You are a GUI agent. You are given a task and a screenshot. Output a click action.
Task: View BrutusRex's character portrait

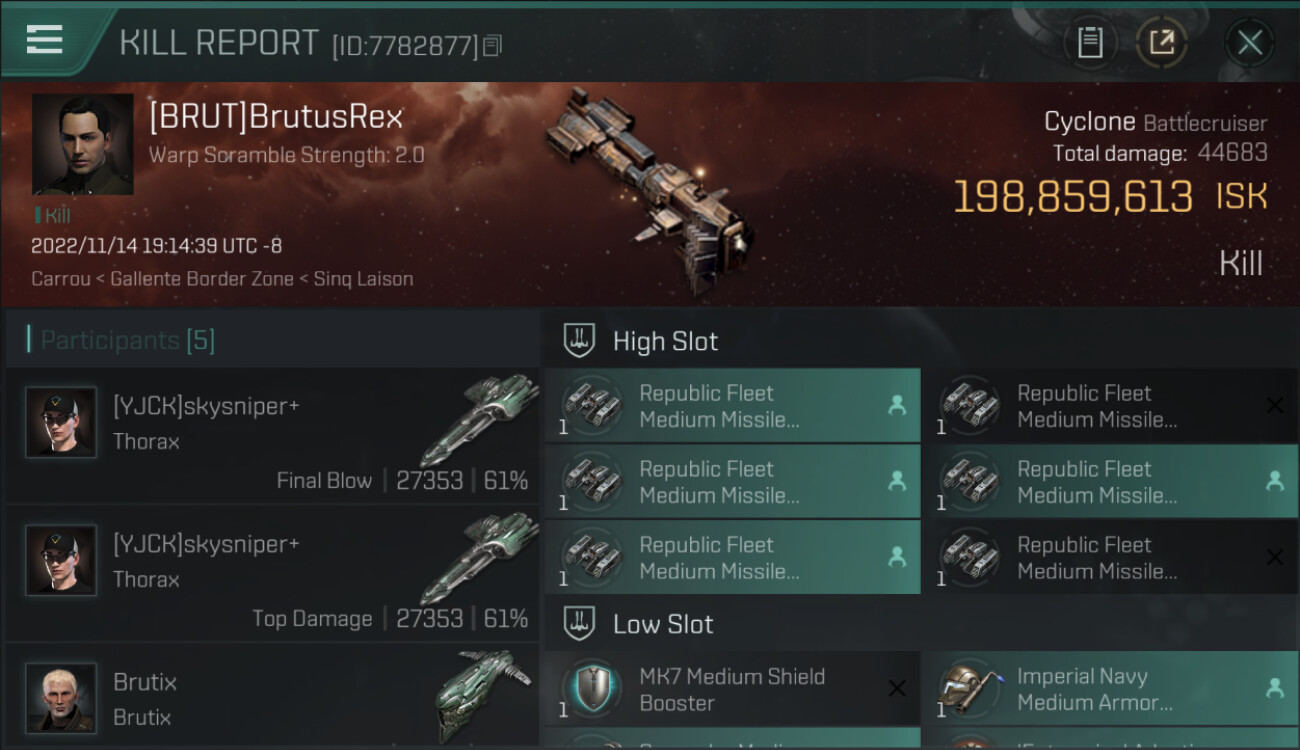[x=82, y=144]
